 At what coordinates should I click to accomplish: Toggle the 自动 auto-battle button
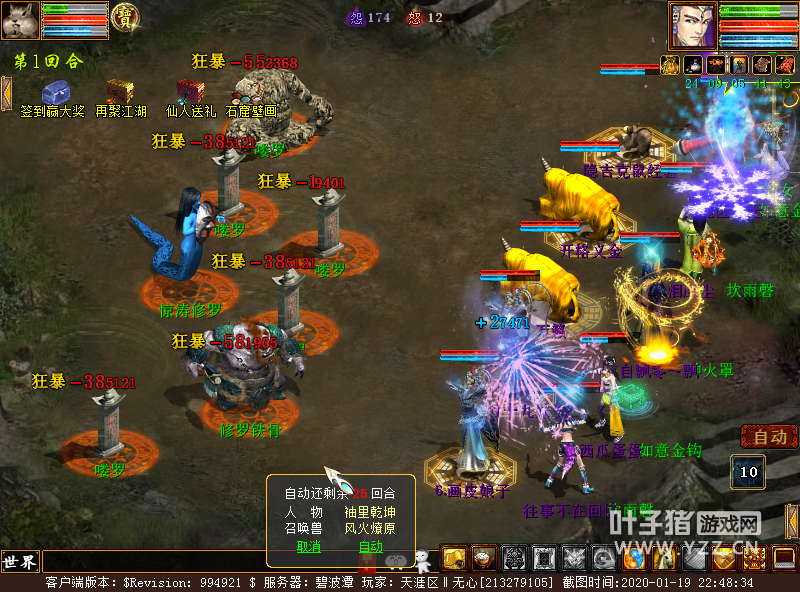click(x=769, y=437)
